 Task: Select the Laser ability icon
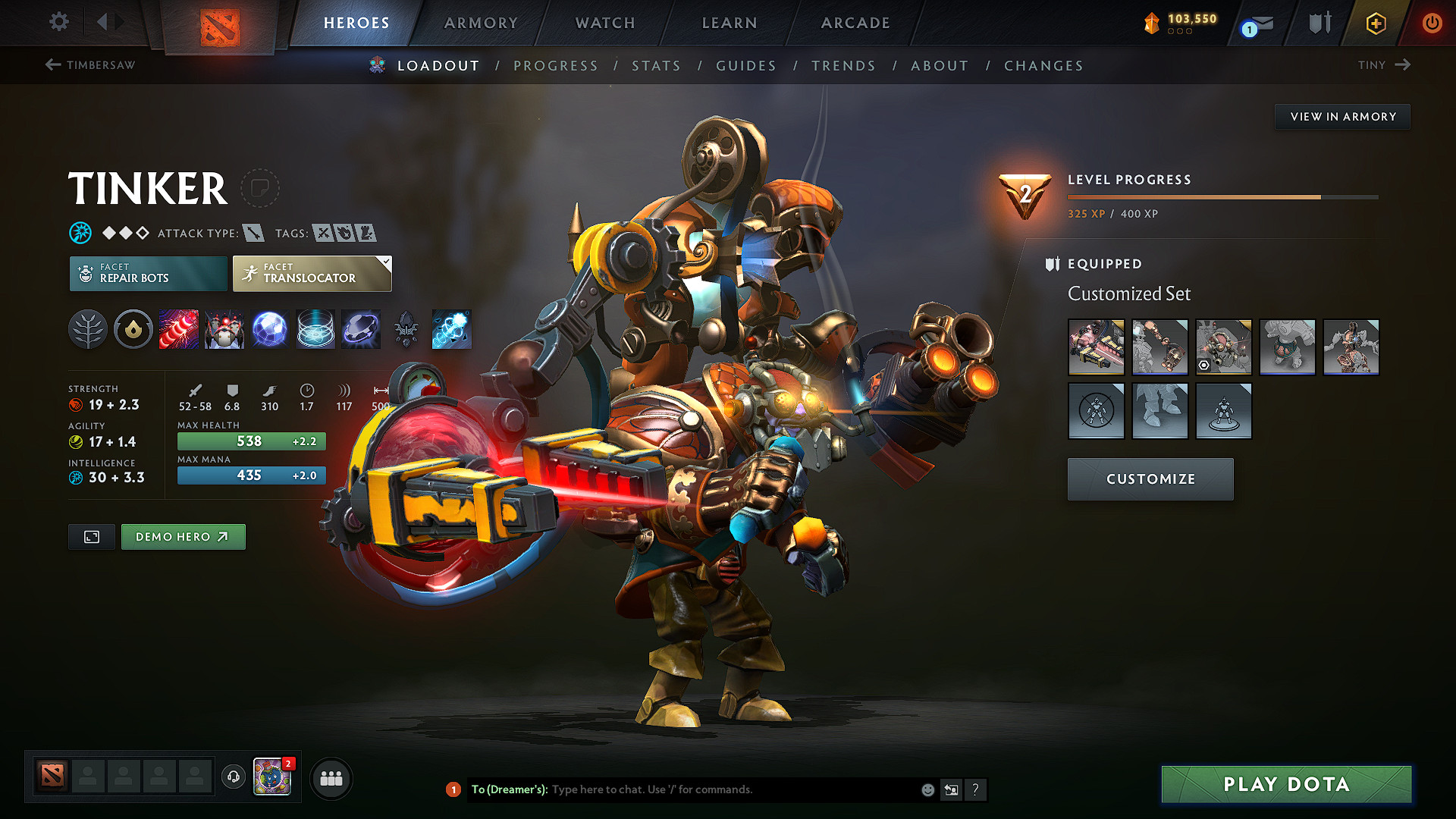tap(179, 329)
